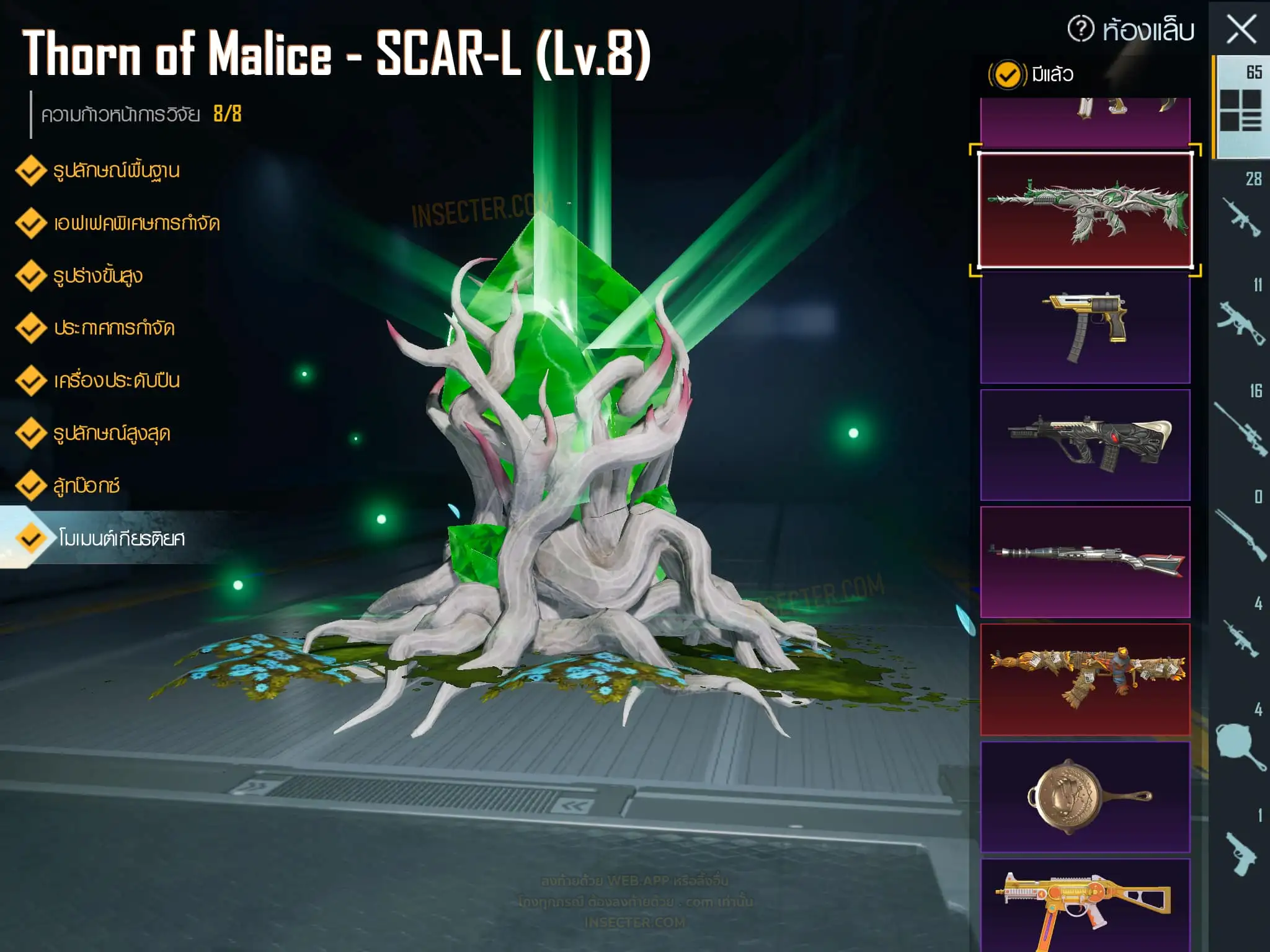Image resolution: width=1270 pixels, height=952 pixels.
Task: Open the ห้องแล็บ help question mark
Action: [1080, 29]
